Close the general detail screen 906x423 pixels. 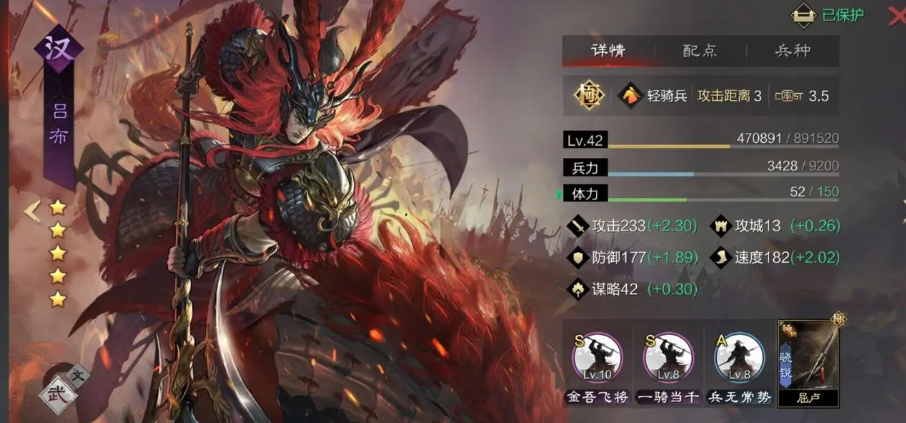[896, 14]
